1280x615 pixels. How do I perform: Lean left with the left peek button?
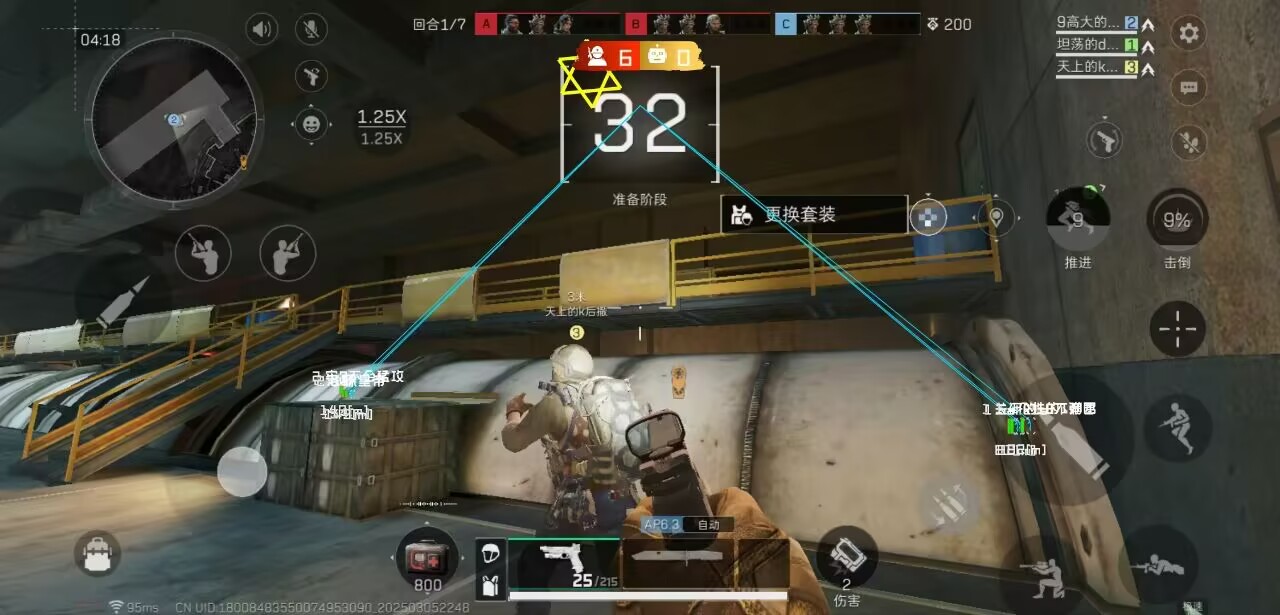tap(203, 254)
